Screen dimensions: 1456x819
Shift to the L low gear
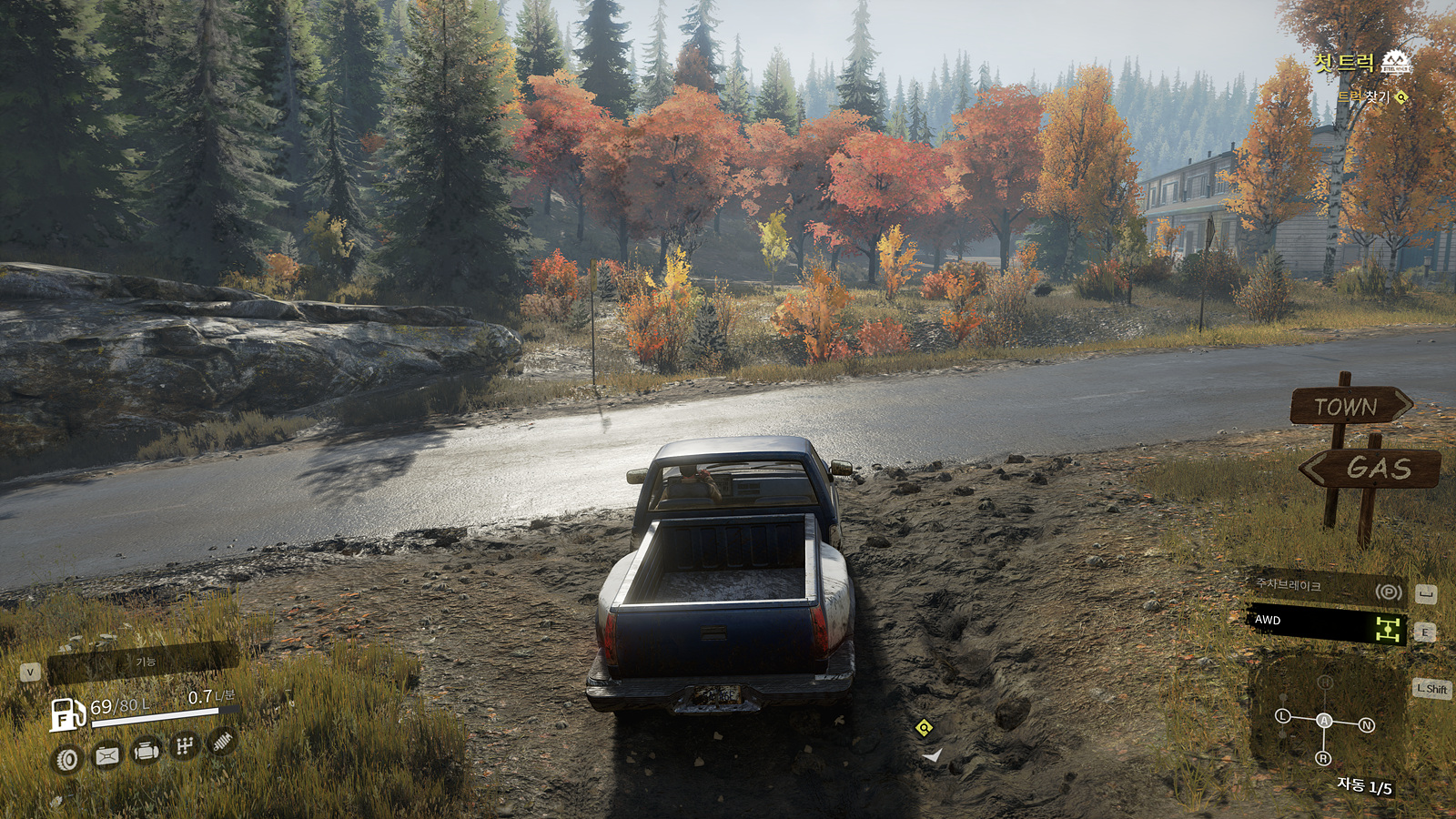[1283, 716]
